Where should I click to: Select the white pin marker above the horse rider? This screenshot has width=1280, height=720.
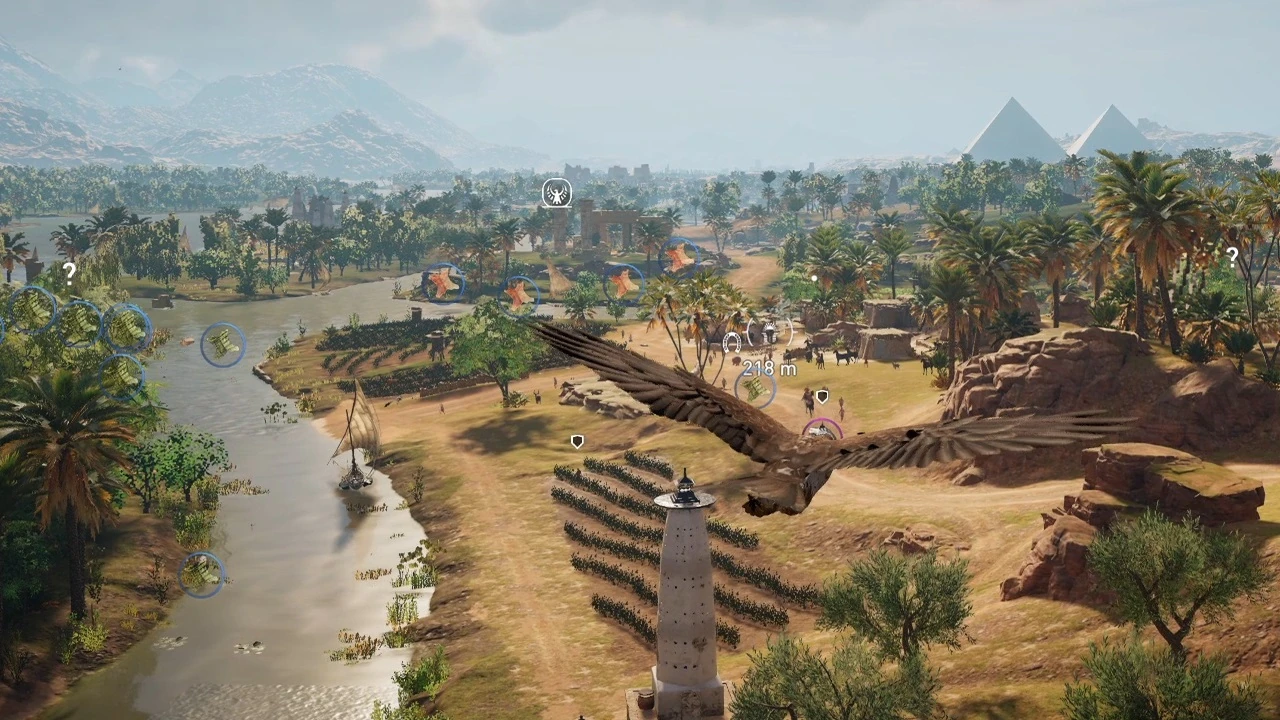[x=820, y=394]
